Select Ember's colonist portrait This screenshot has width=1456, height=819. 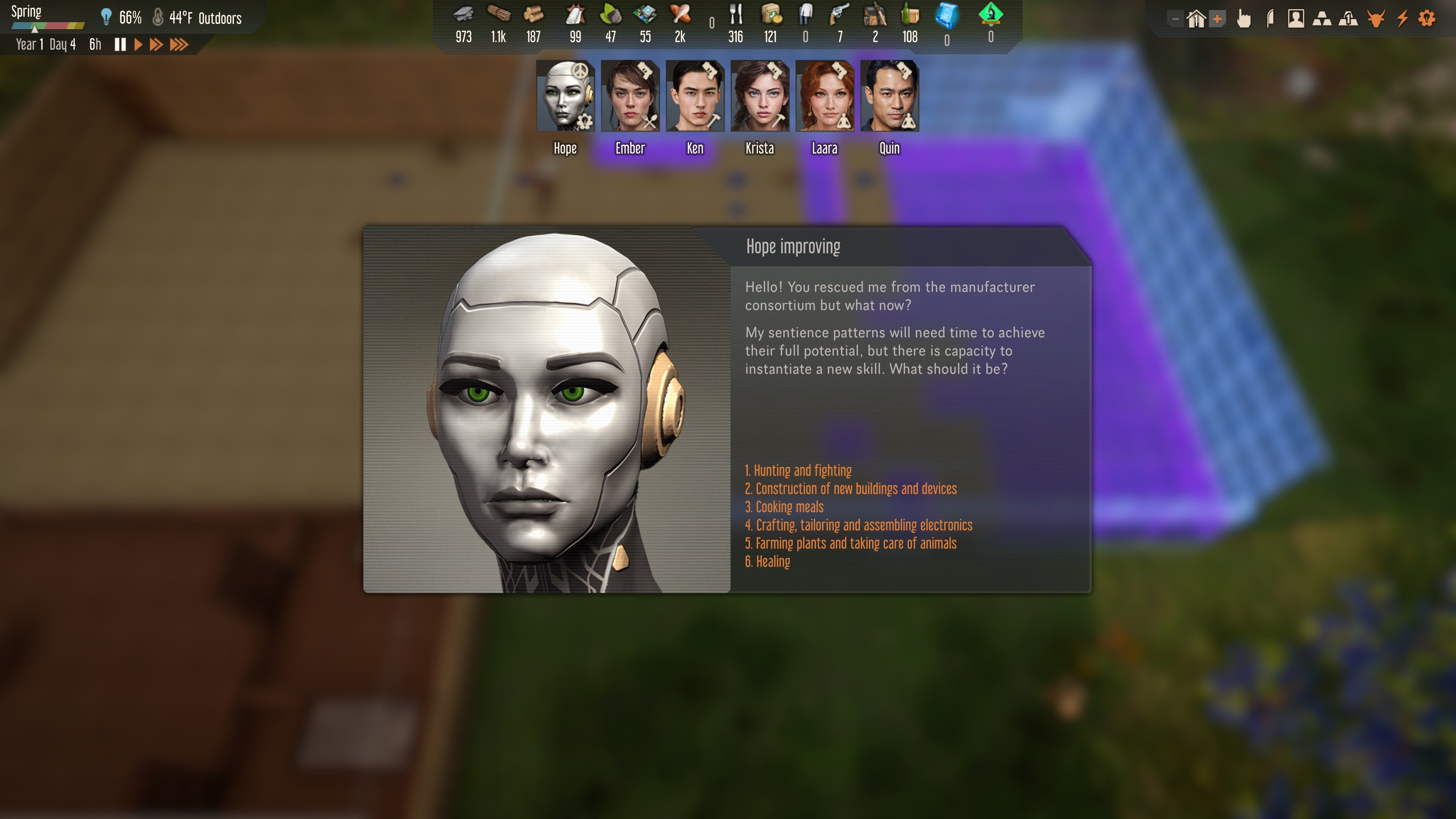pos(630,96)
